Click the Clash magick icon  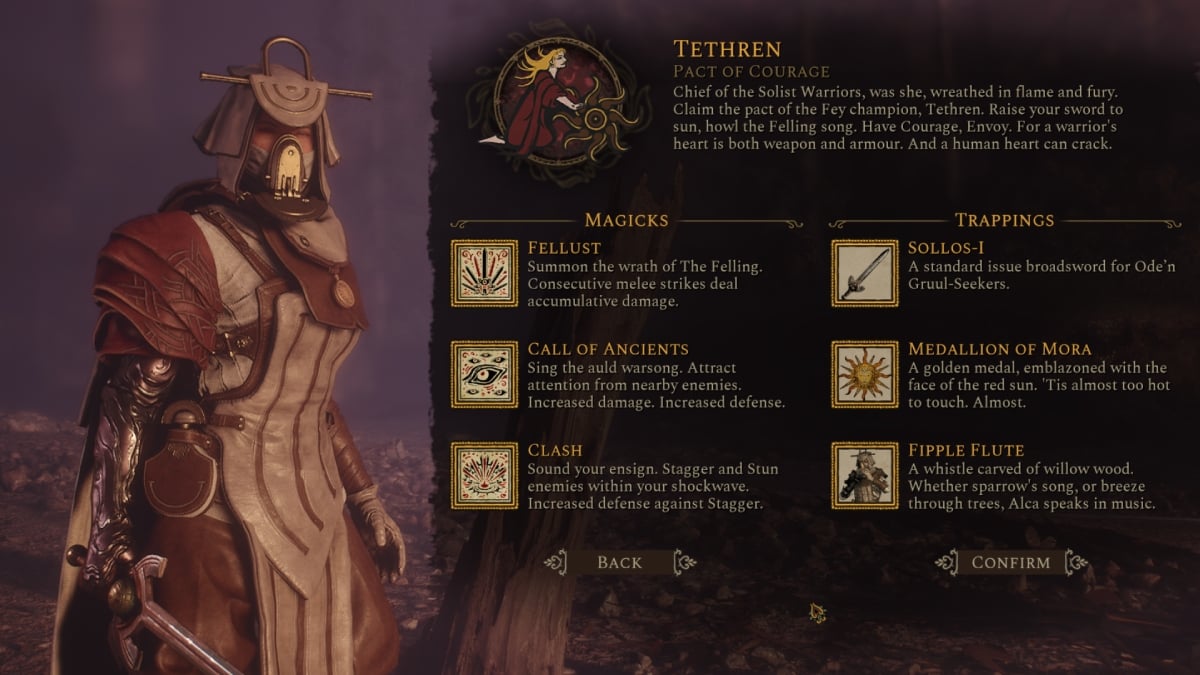click(484, 475)
